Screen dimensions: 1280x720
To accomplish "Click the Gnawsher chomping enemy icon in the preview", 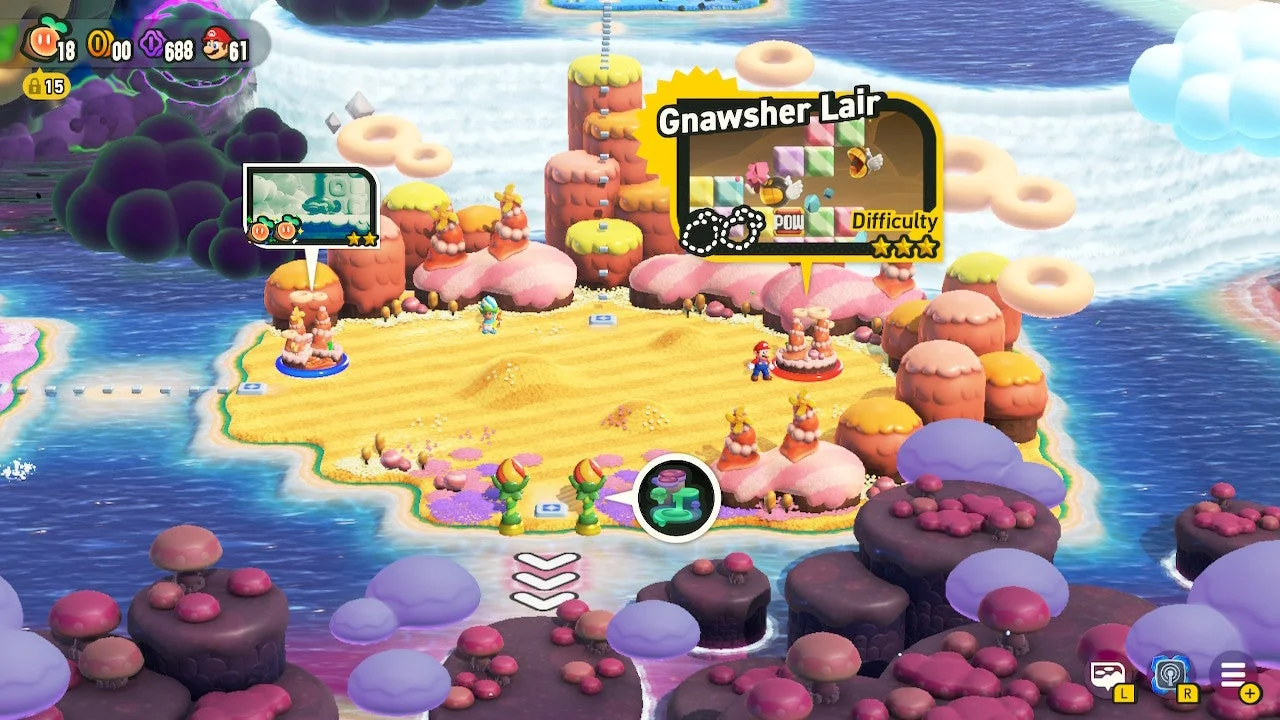I will tap(857, 162).
